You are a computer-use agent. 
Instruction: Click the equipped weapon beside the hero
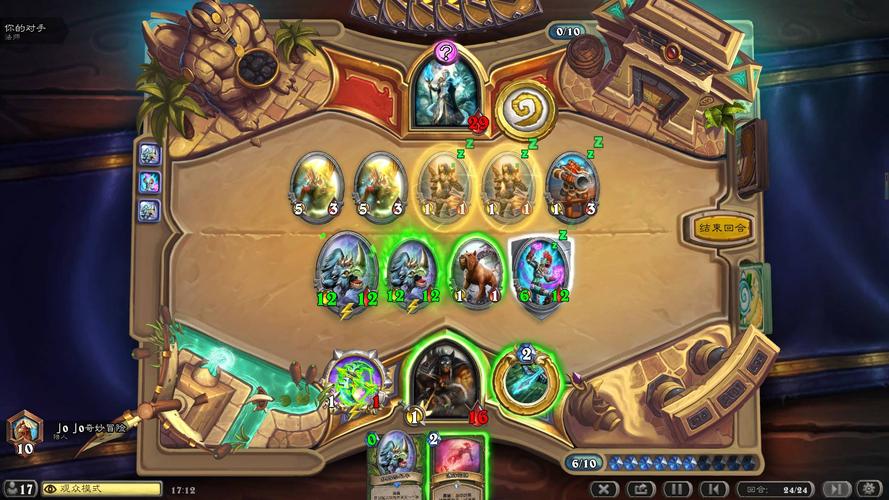pos(354,381)
